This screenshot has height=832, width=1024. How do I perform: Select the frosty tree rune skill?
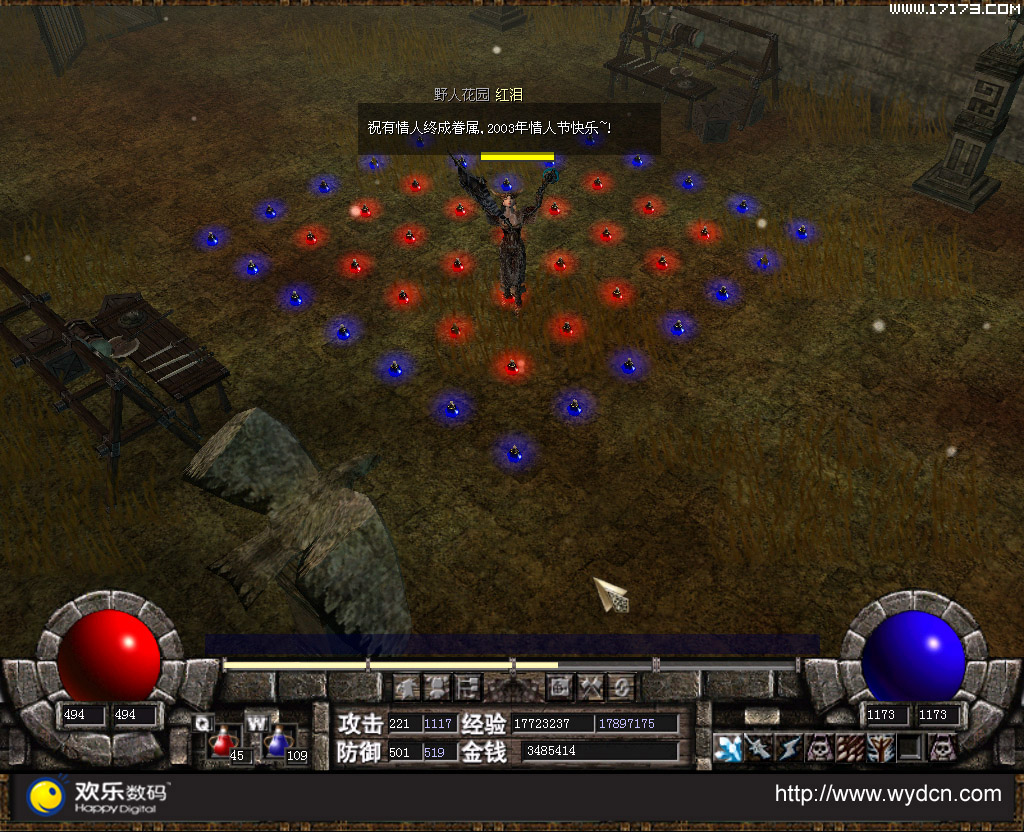coord(880,747)
